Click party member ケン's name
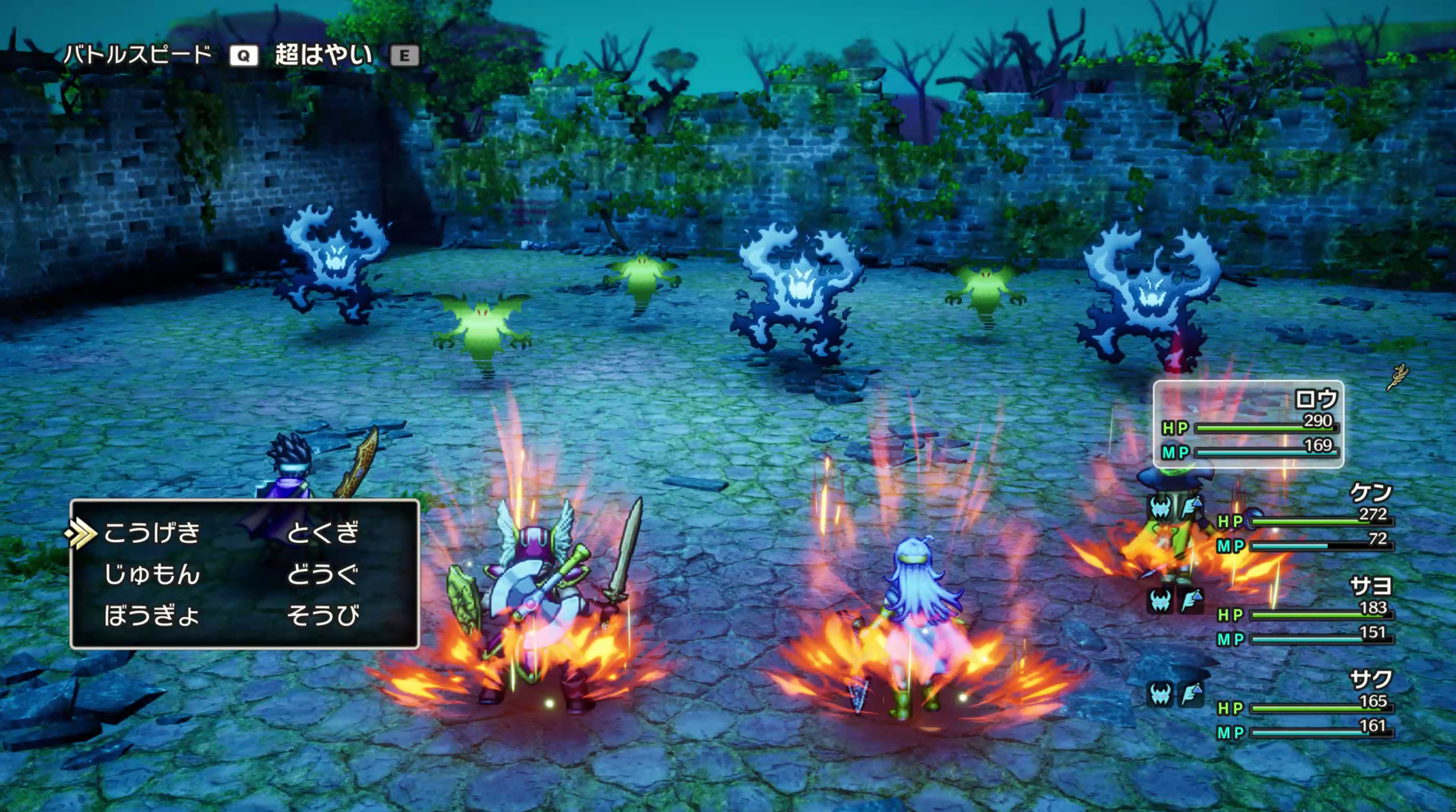Image resolution: width=1456 pixels, height=812 pixels. pyautogui.click(x=1370, y=492)
